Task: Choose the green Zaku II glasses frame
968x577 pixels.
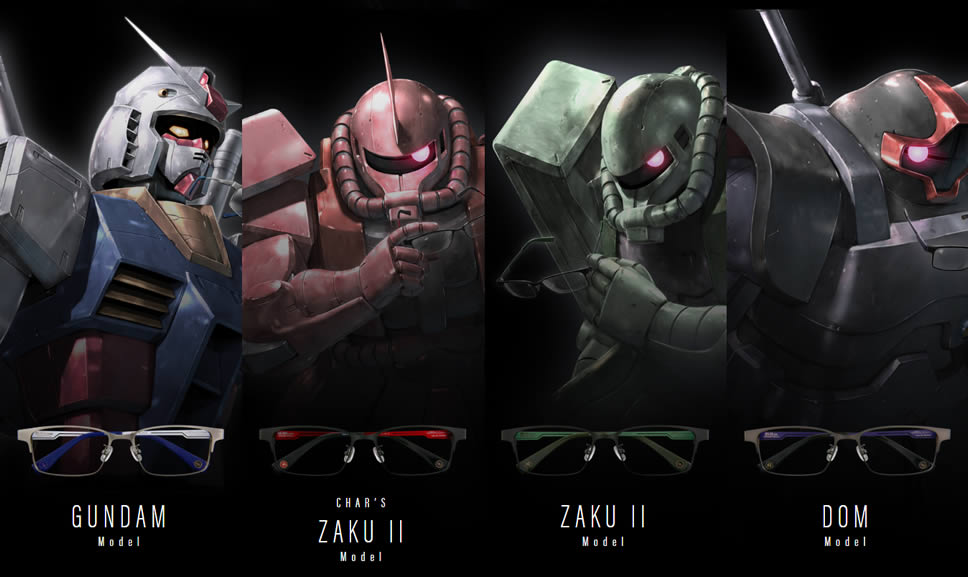Action: click(x=603, y=449)
